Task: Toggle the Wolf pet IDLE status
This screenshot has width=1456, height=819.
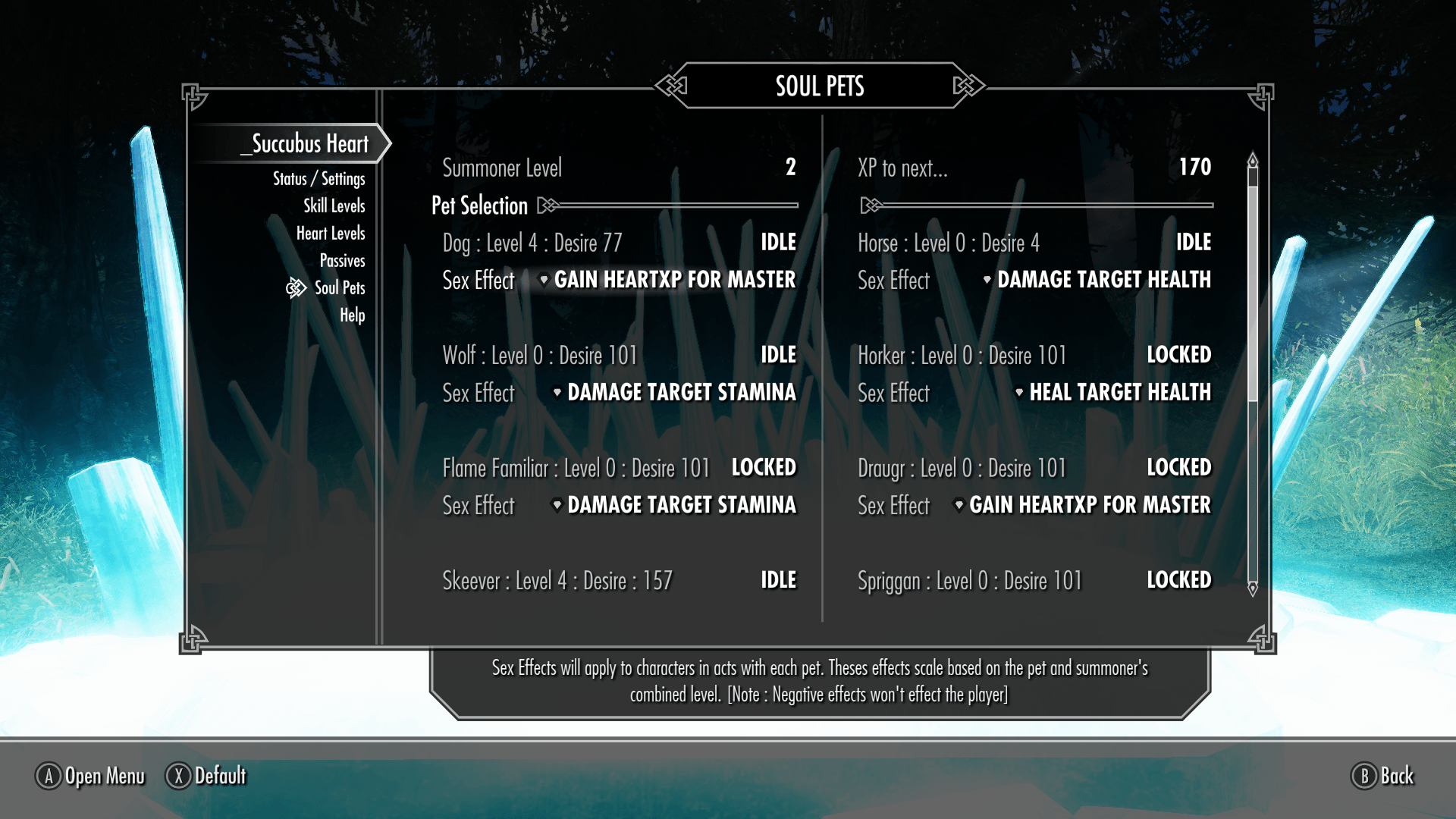Action: click(x=778, y=355)
